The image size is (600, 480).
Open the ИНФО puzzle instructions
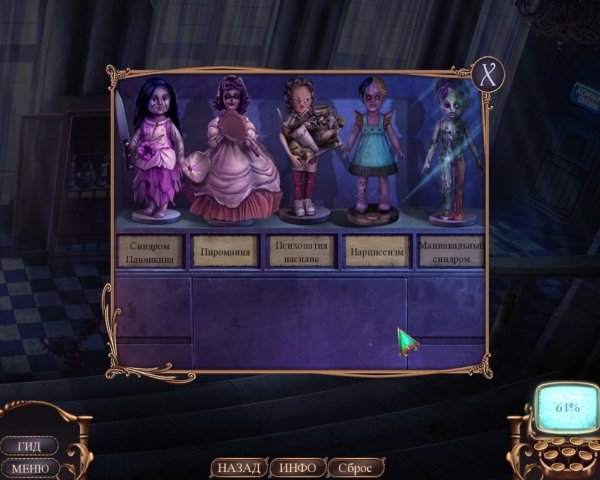coord(298,467)
